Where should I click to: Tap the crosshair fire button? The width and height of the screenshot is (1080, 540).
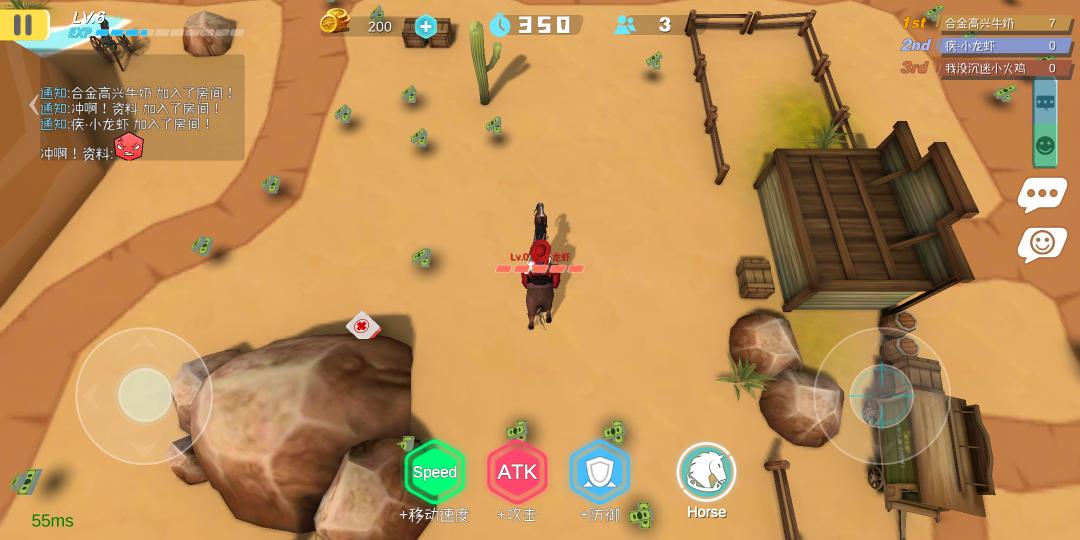click(881, 396)
